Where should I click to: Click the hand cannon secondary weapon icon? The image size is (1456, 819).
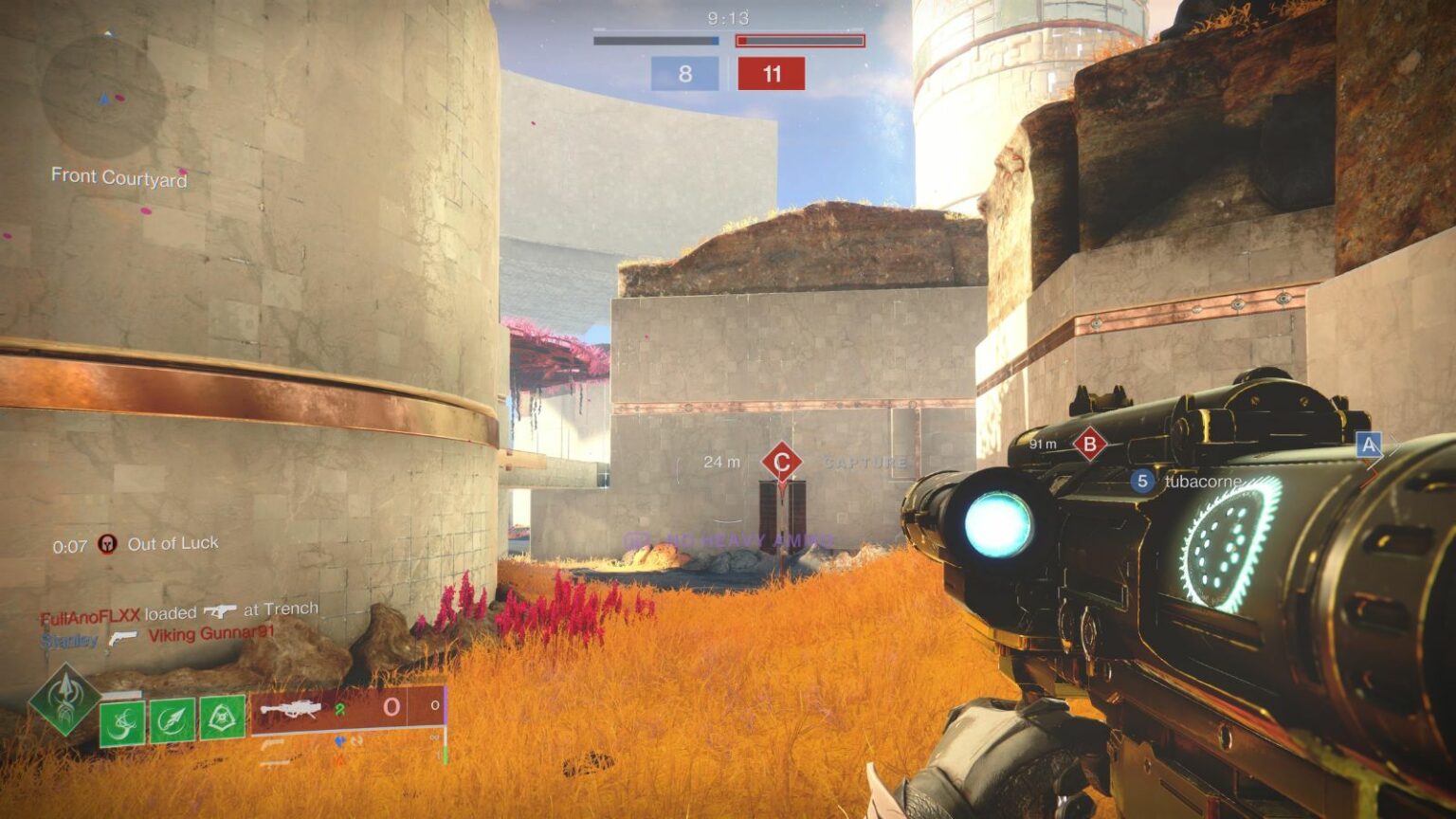click(275, 743)
